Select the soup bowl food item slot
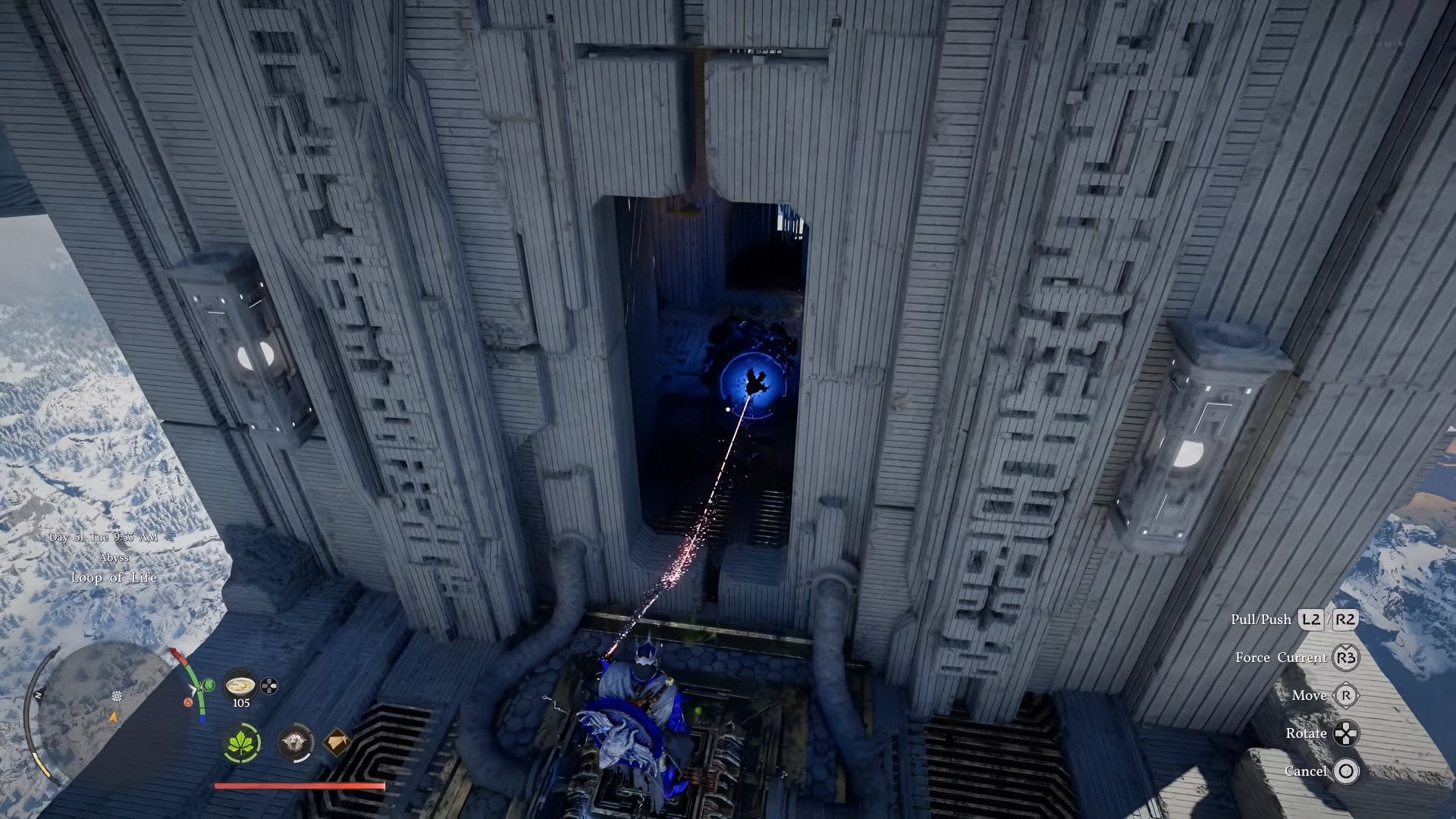 (241, 685)
